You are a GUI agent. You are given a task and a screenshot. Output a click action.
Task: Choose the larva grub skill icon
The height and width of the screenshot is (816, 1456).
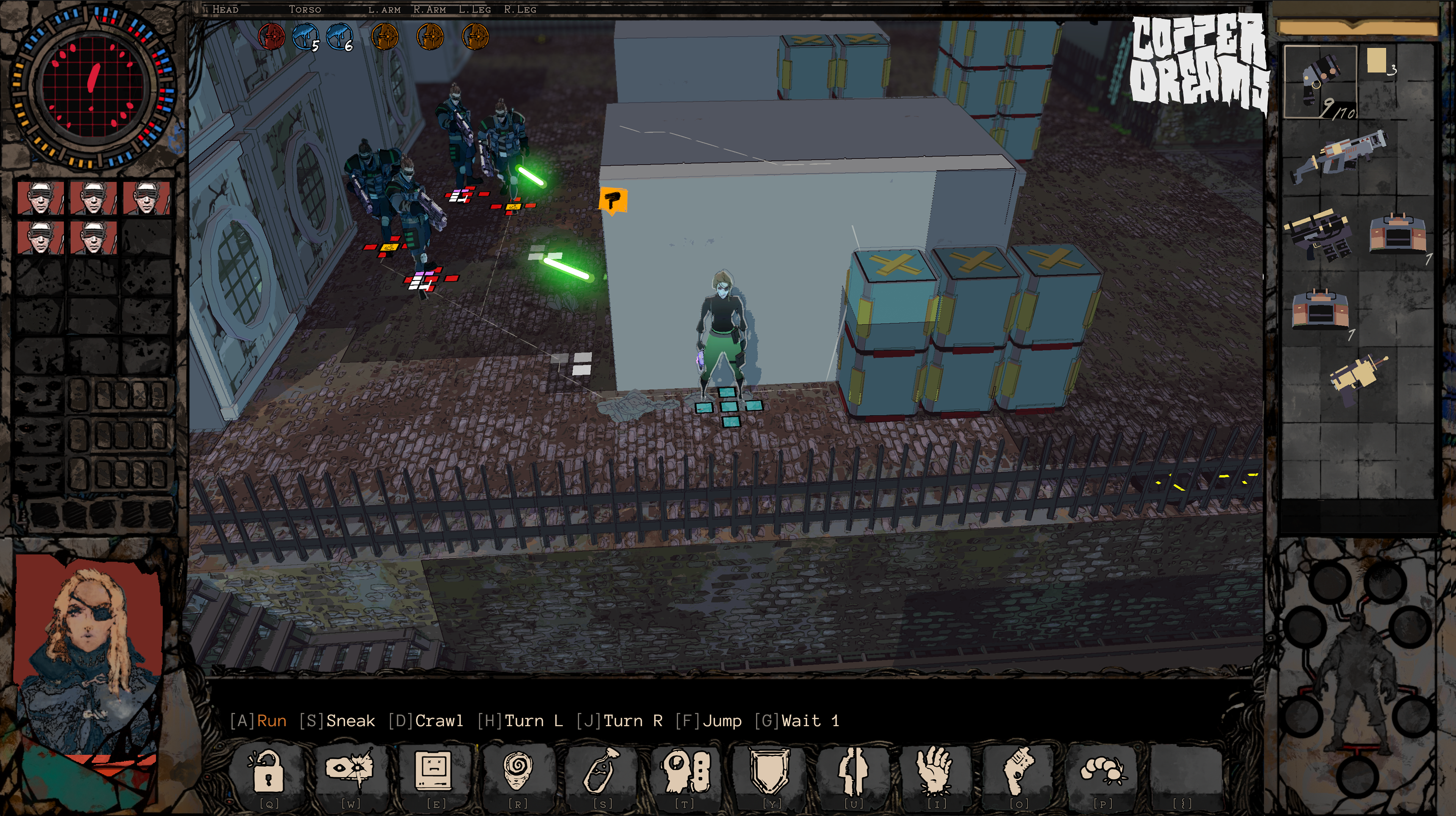click(1103, 770)
